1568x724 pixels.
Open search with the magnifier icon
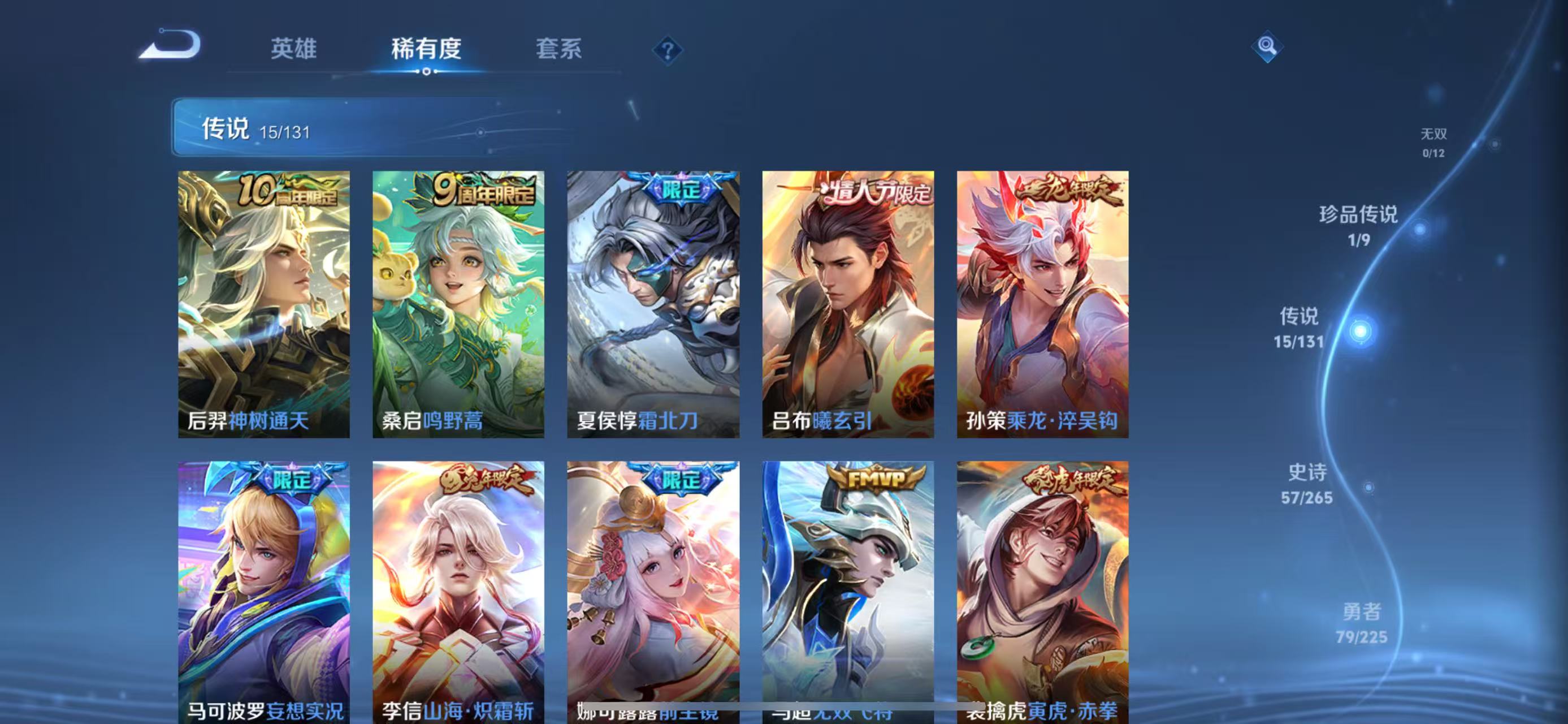point(1267,46)
